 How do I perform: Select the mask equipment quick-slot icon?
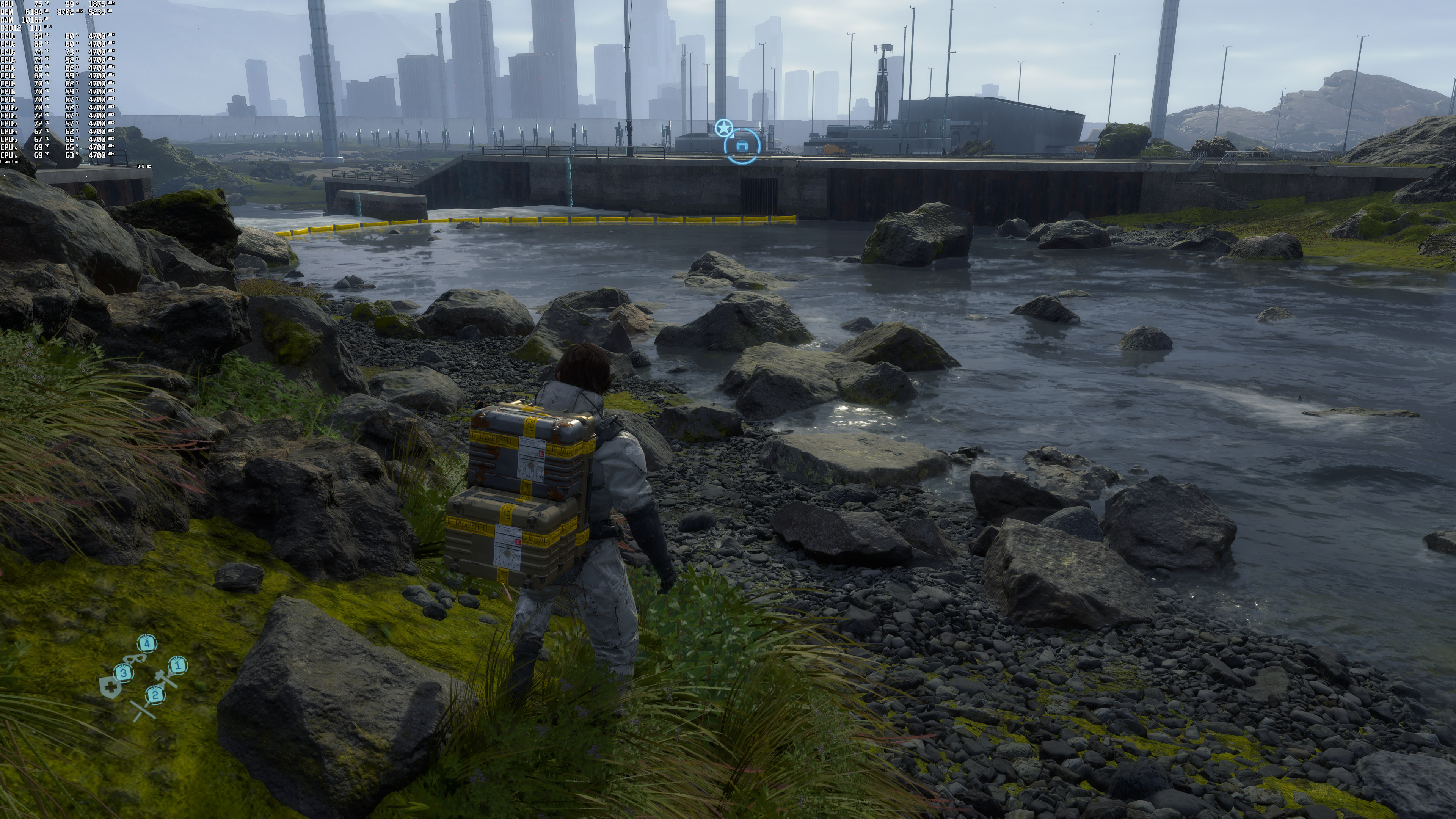pyautogui.click(x=135, y=659)
